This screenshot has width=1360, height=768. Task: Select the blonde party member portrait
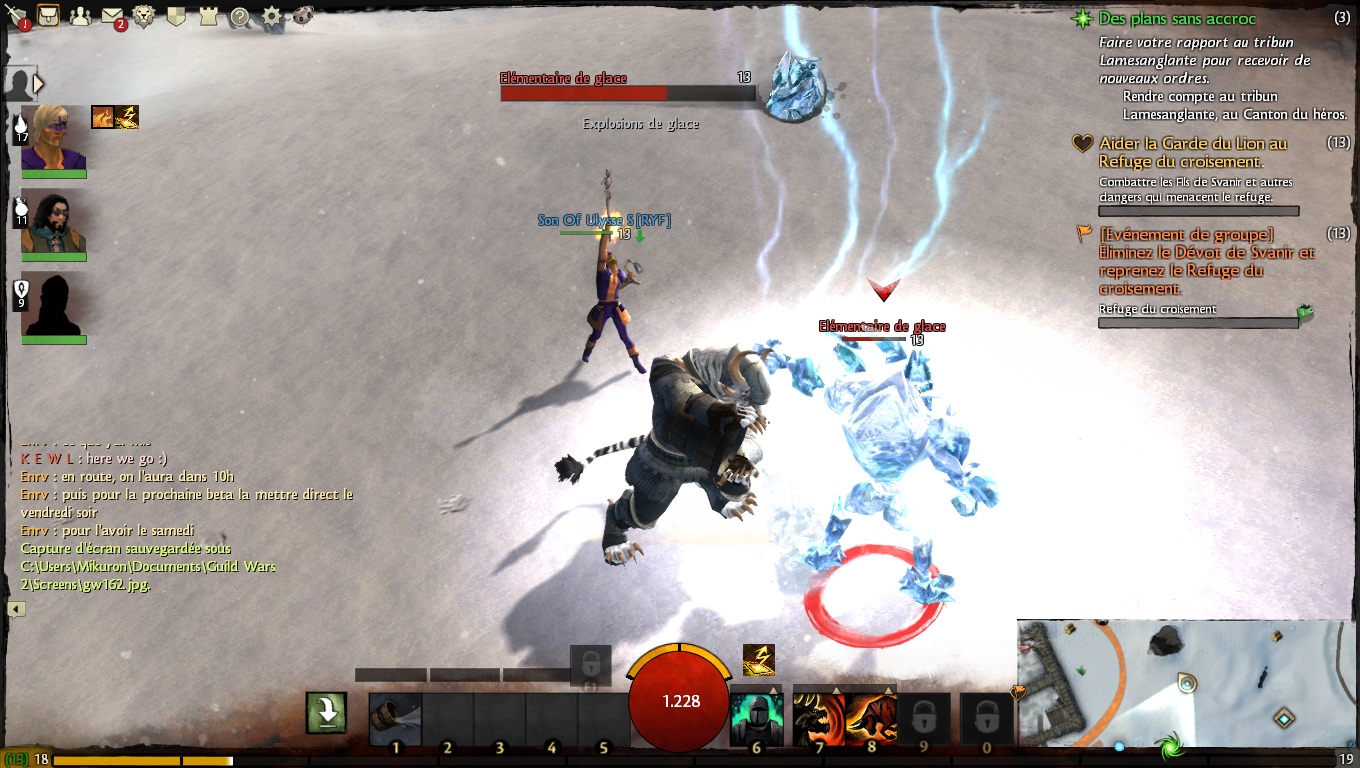pos(54,138)
